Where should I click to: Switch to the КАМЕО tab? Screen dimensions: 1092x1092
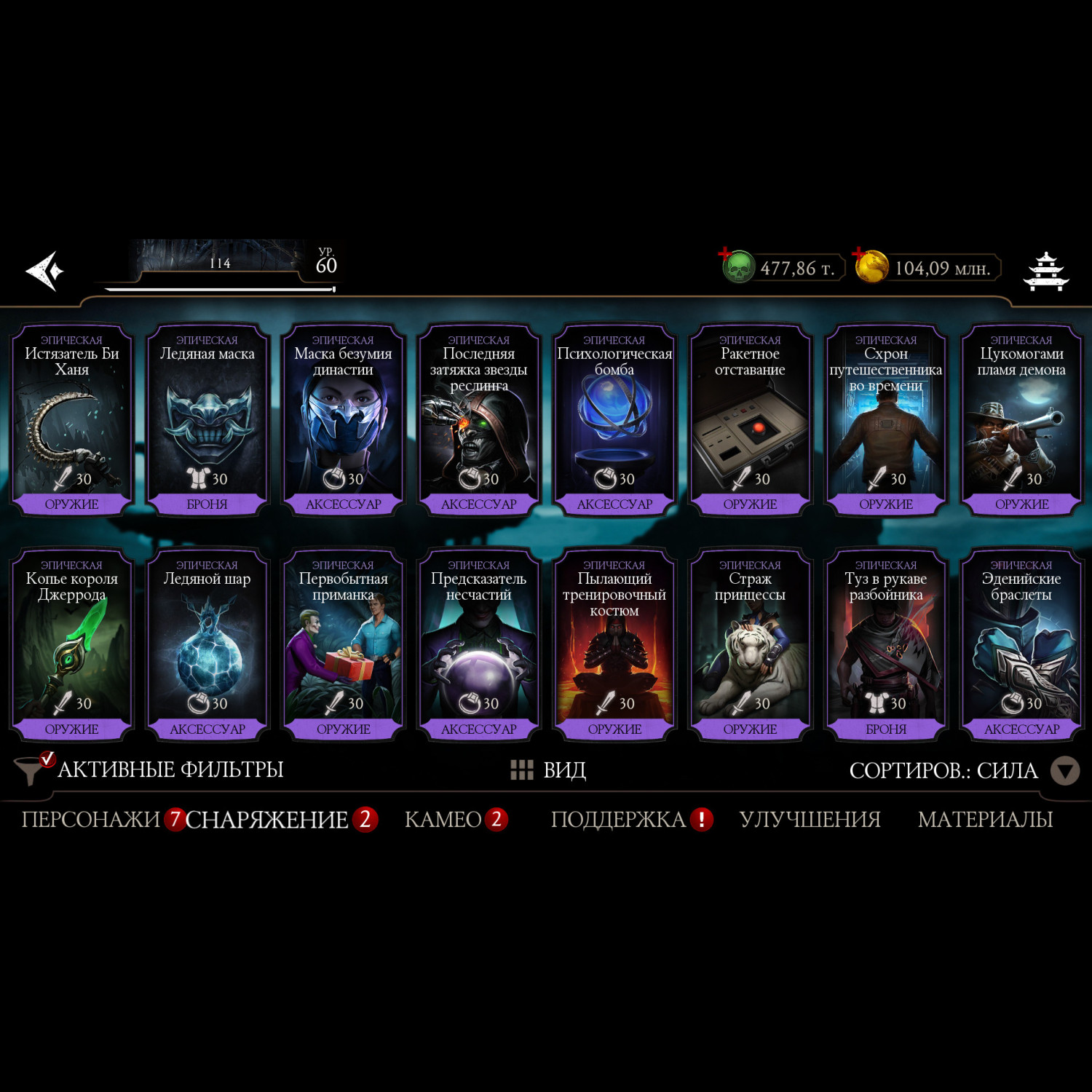point(443,820)
